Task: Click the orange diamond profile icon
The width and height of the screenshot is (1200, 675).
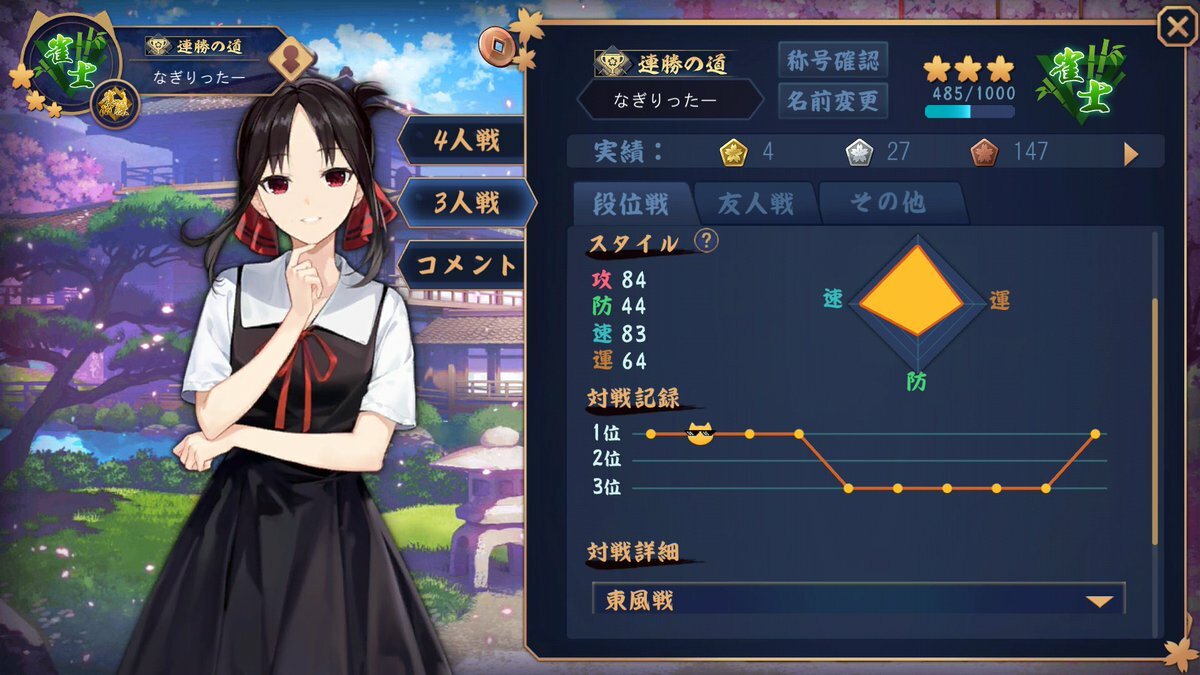Action: pos(292,58)
